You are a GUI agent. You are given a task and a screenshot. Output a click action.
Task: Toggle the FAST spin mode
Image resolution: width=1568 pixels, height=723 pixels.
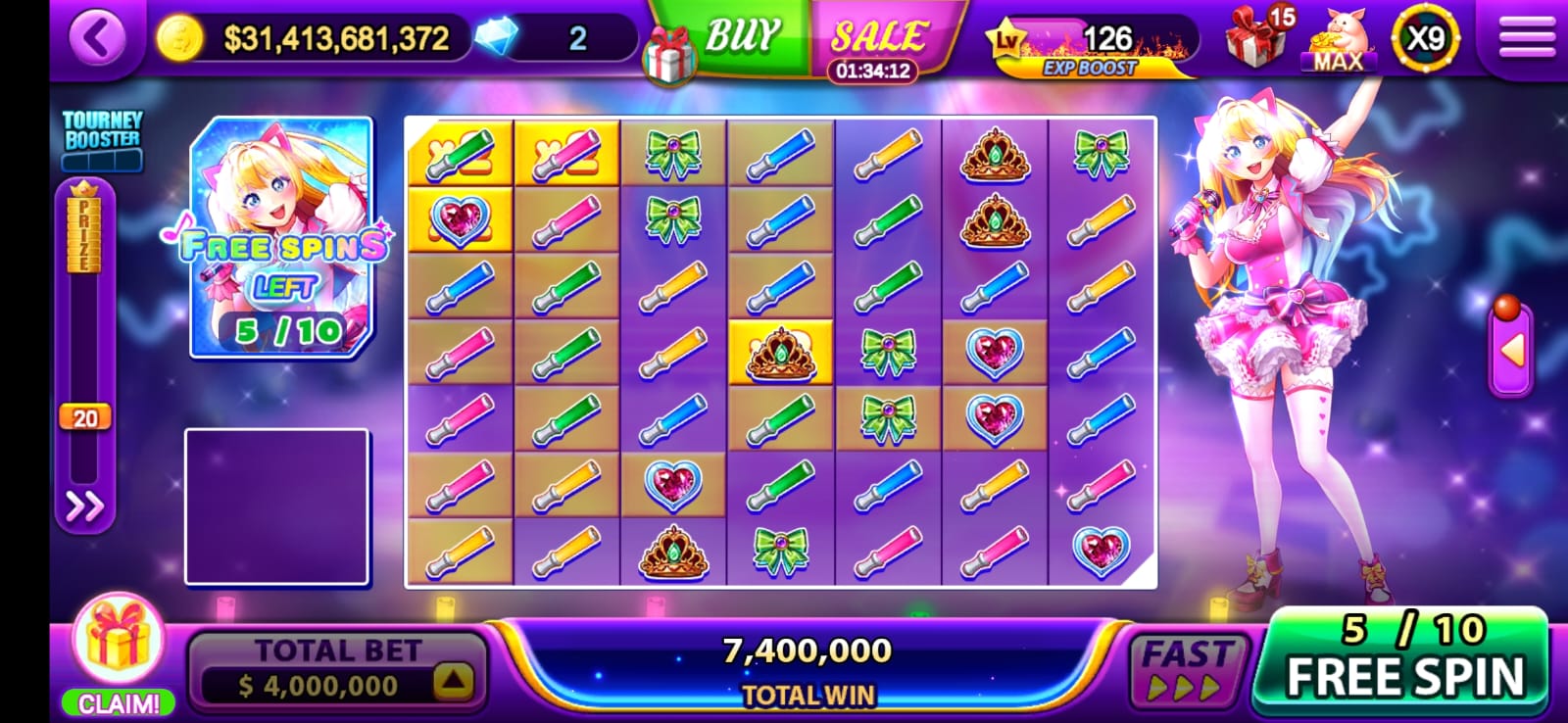point(1187,668)
